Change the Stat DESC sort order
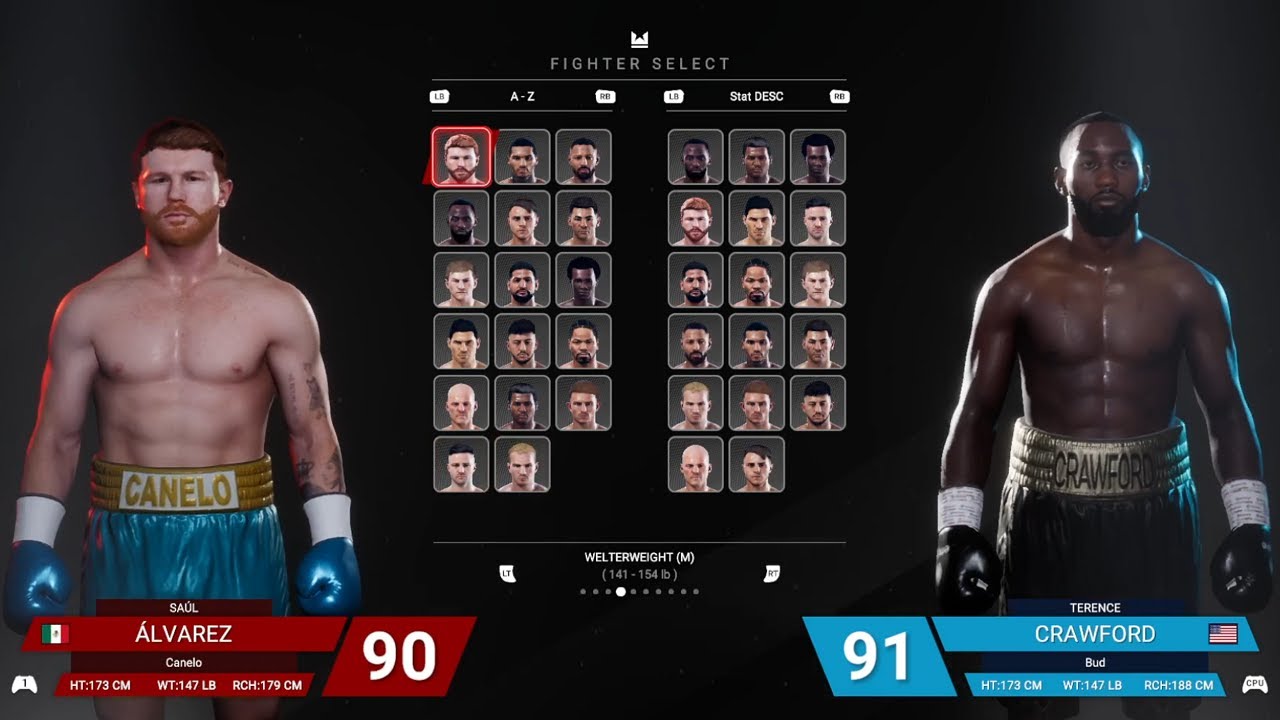Viewport: 1280px width, 720px height. (756, 97)
